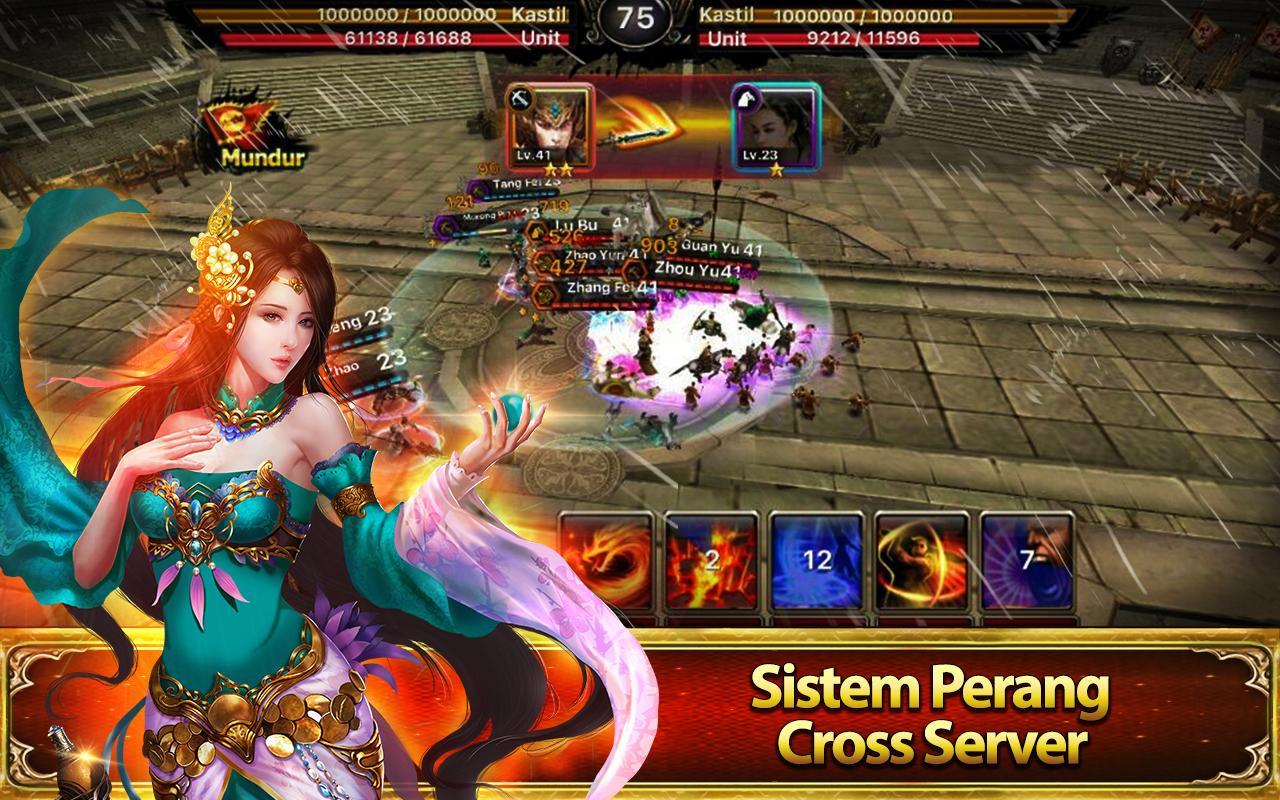The width and height of the screenshot is (1280, 800).
Task: Click the two-star rating under Lv.41 hero
Action: pos(560,167)
